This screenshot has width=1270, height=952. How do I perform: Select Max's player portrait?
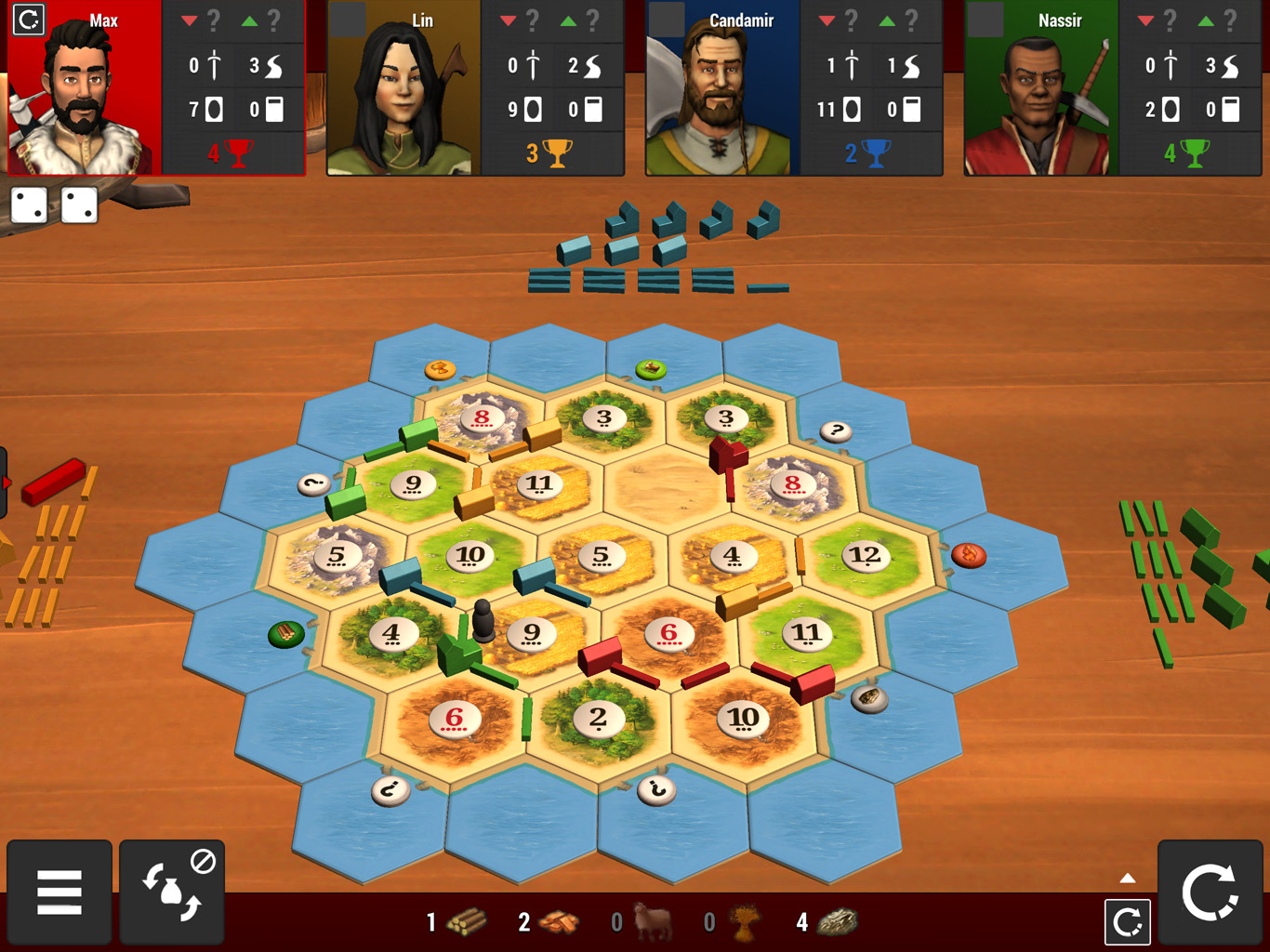click(x=84, y=93)
